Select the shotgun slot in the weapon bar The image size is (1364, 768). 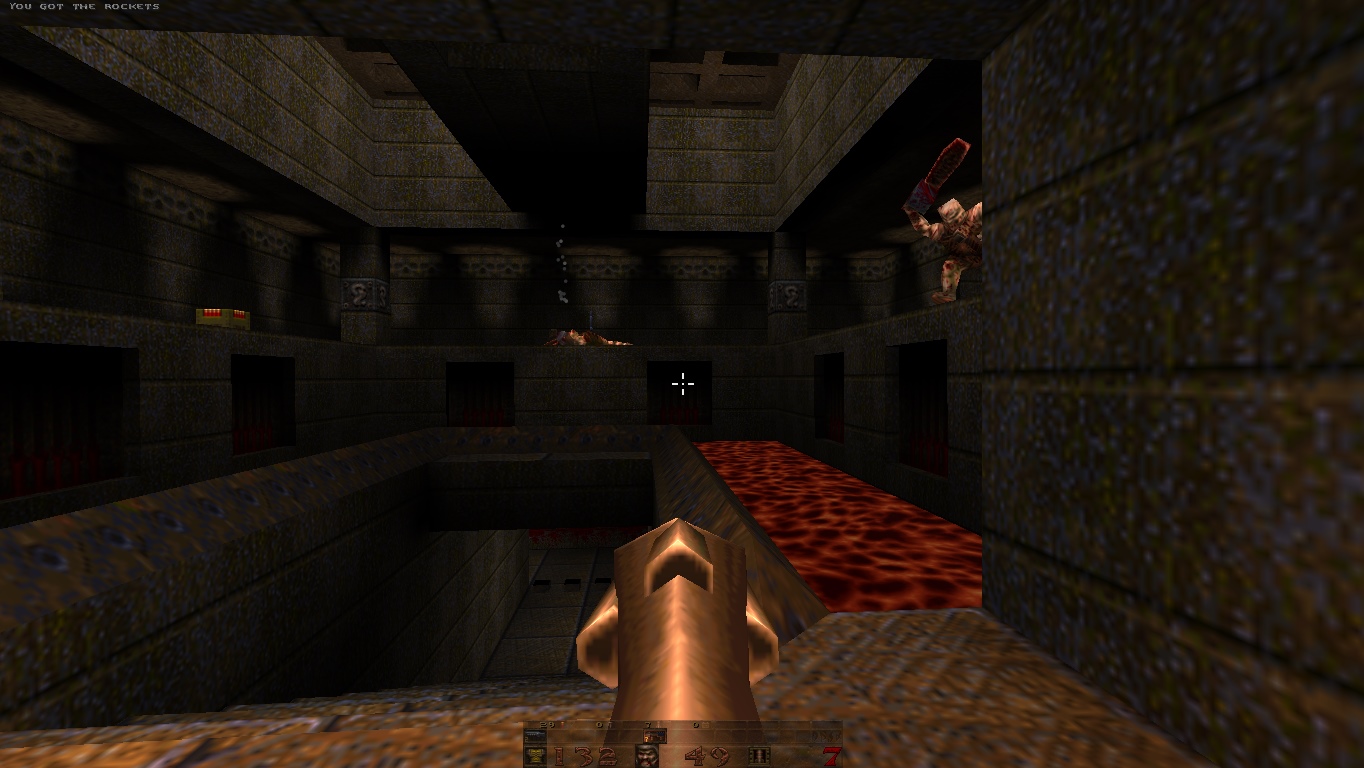point(535,736)
